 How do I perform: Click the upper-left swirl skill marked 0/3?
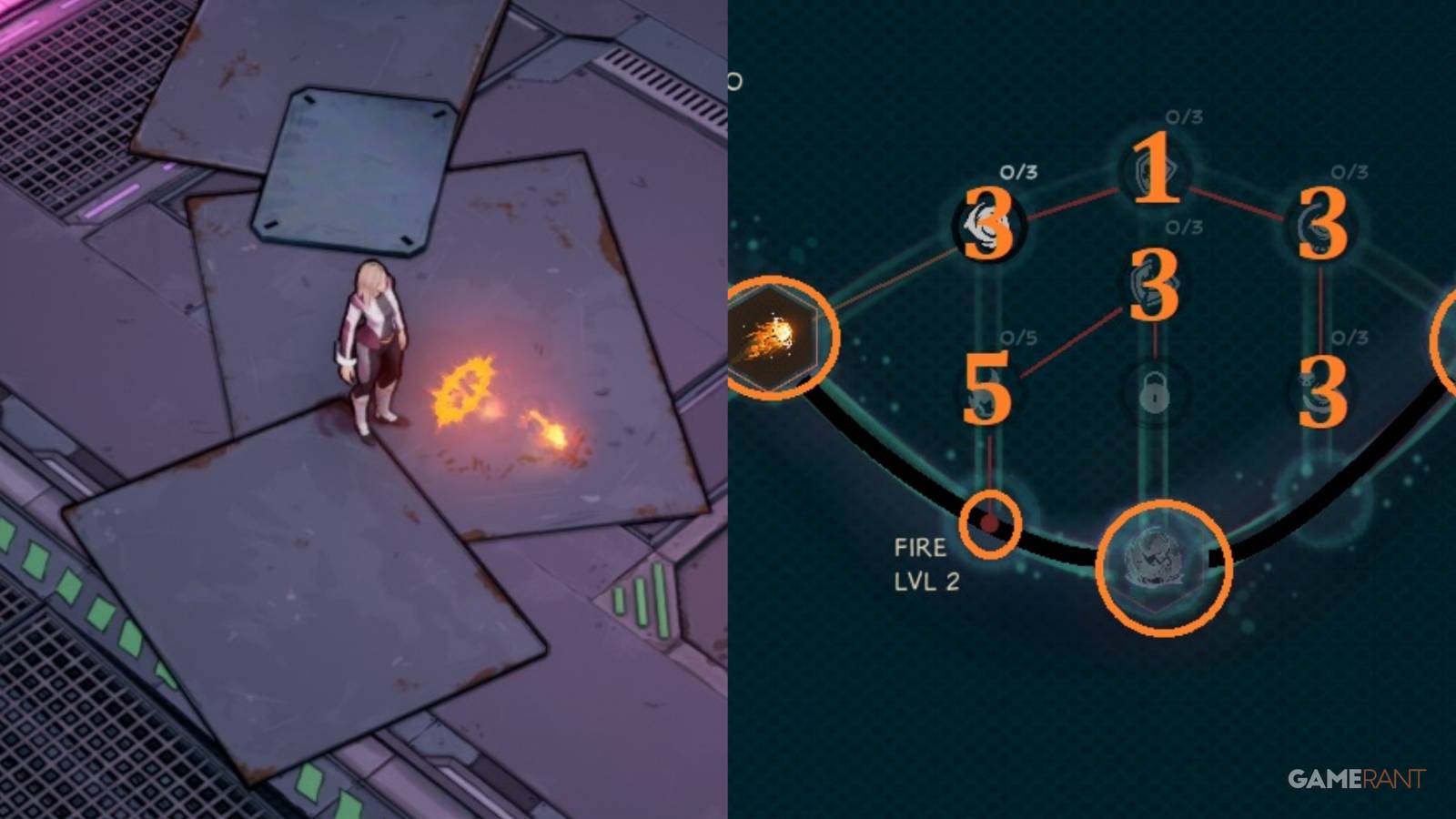click(987, 223)
